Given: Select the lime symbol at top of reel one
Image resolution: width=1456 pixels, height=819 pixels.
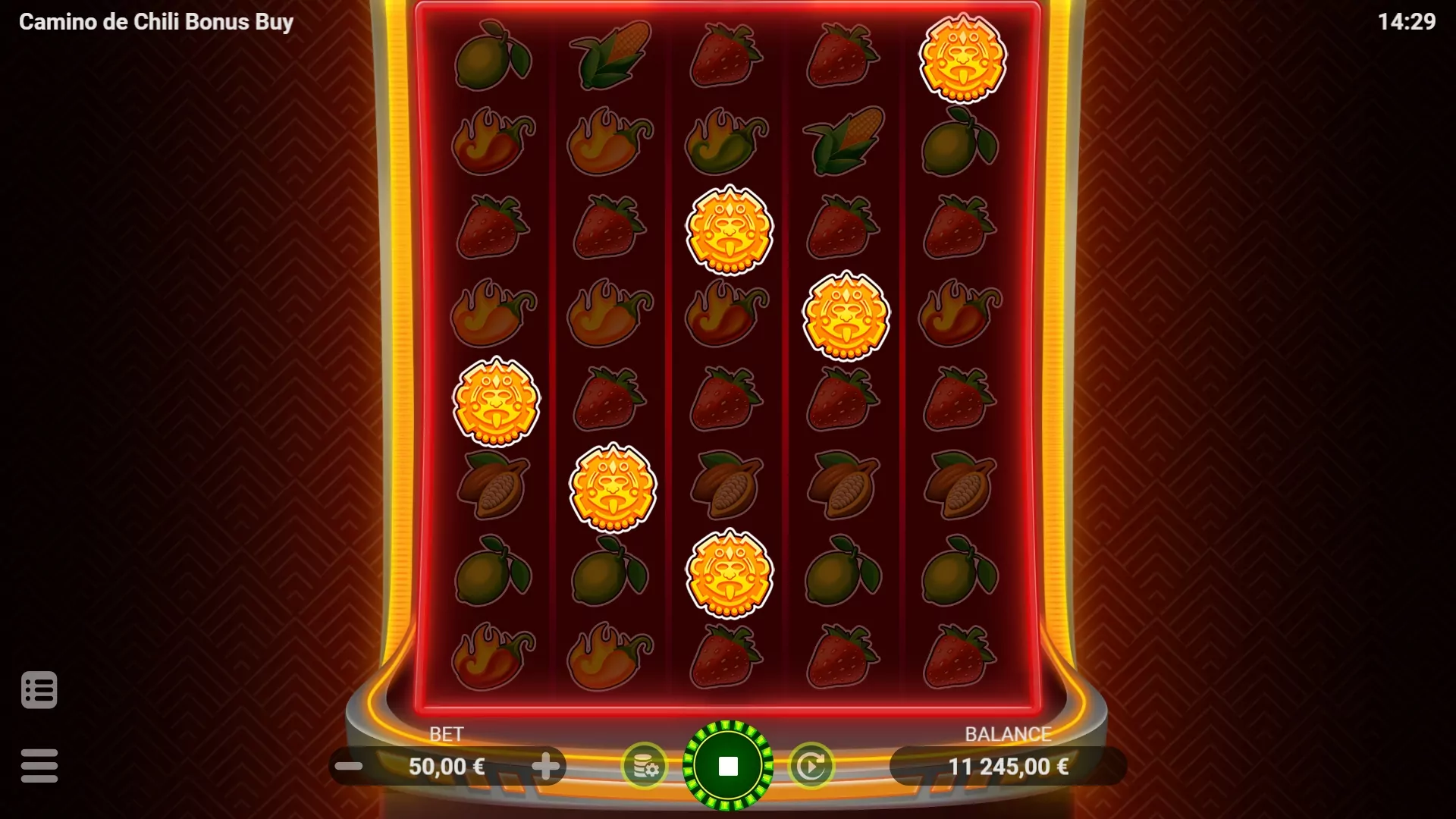Looking at the screenshot, I should (494, 55).
